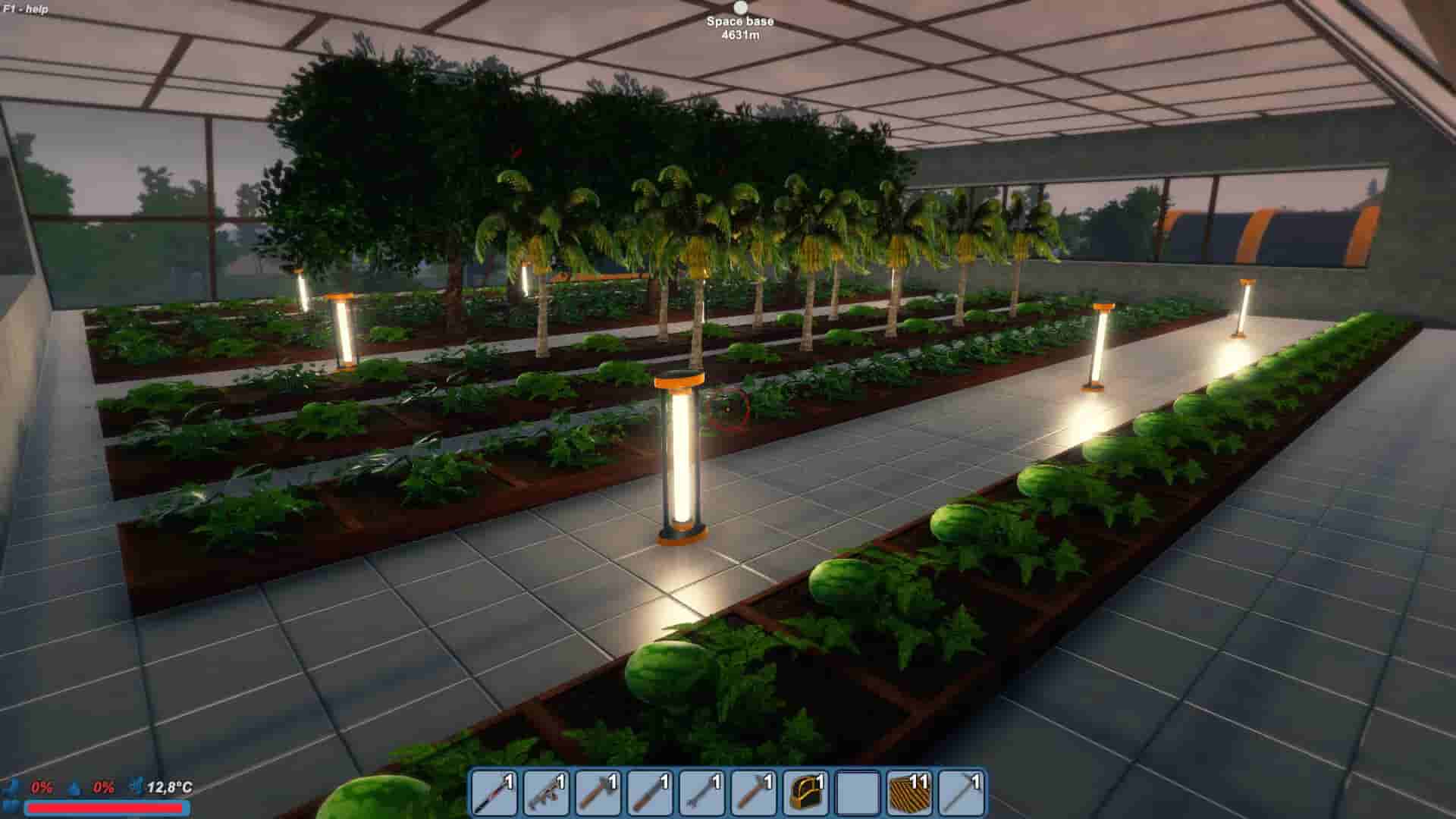Click the empty hotbar slot
The height and width of the screenshot is (819, 1456).
(x=858, y=792)
